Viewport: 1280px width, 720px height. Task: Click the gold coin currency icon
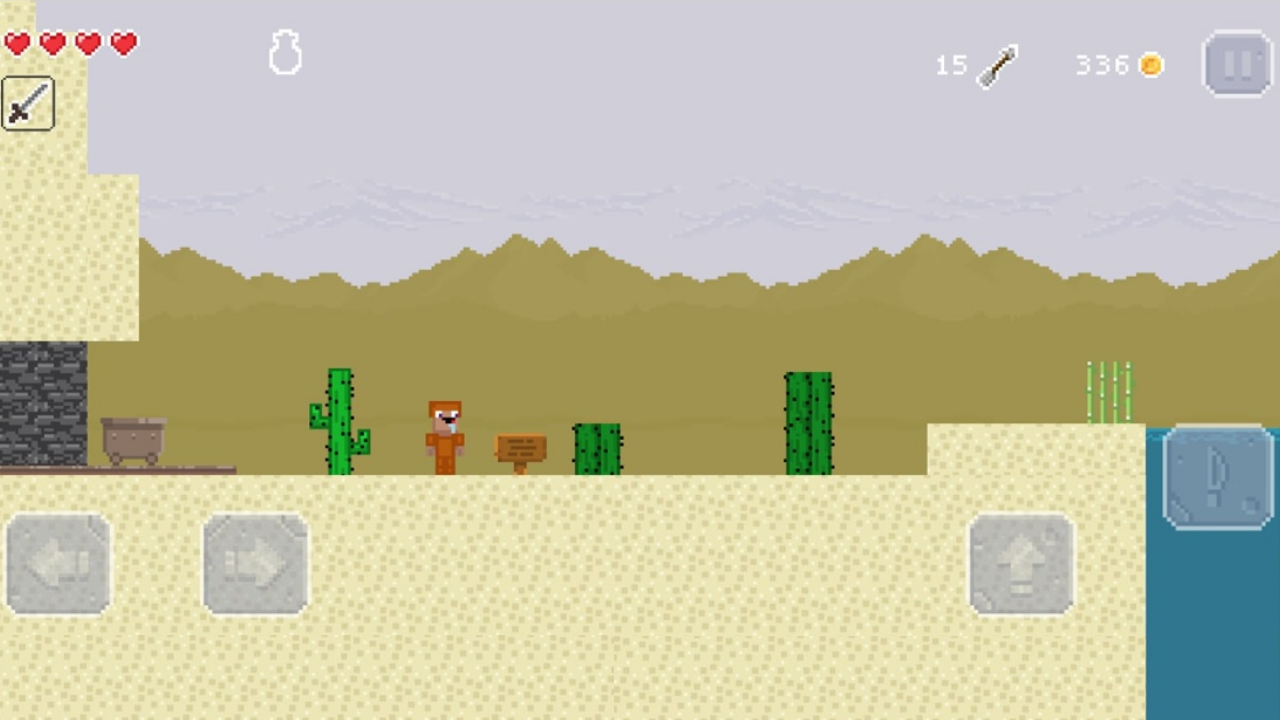pos(1151,65)
